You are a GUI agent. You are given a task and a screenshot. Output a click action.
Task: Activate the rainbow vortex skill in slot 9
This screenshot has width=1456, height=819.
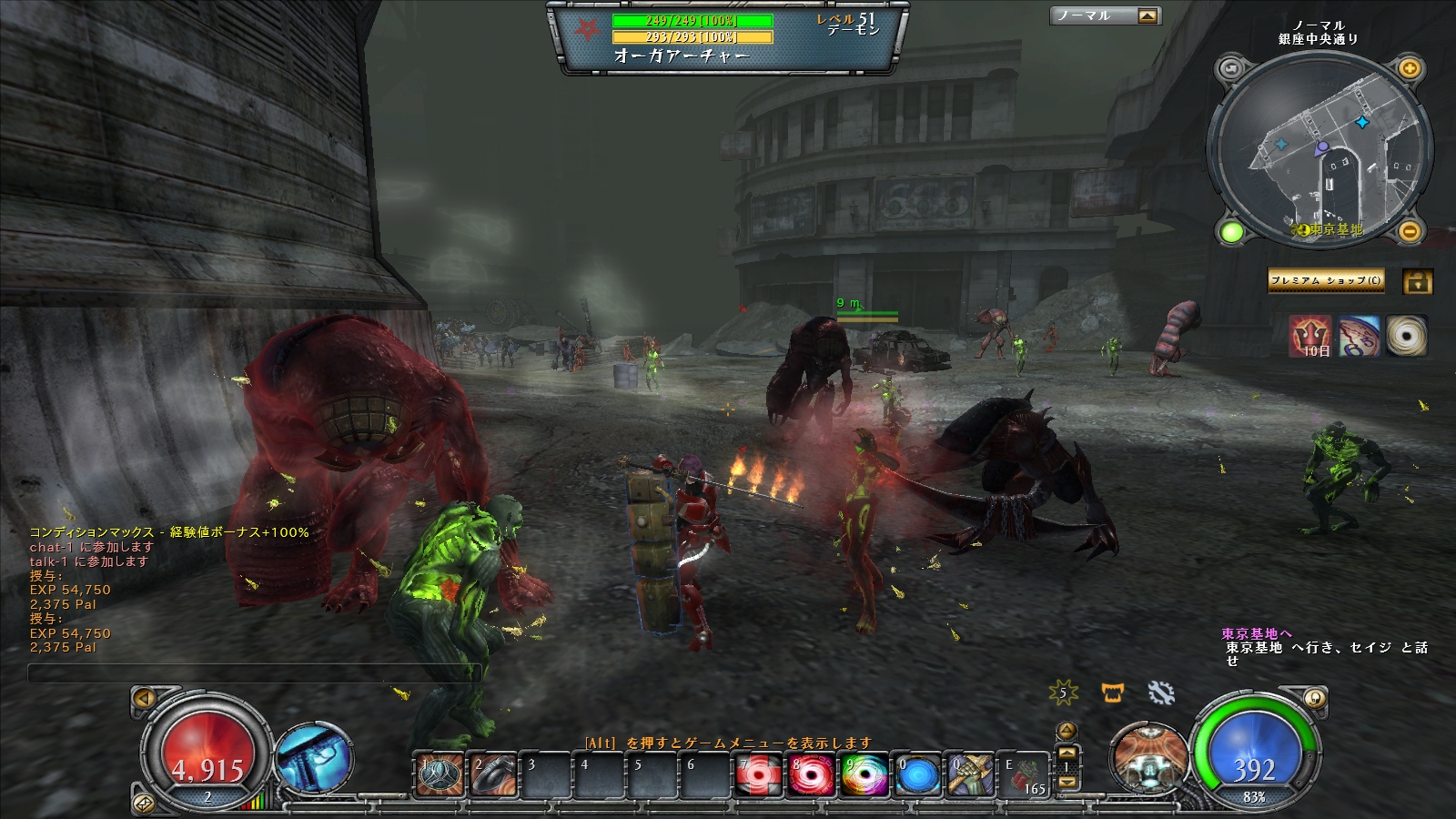[863, 775]
